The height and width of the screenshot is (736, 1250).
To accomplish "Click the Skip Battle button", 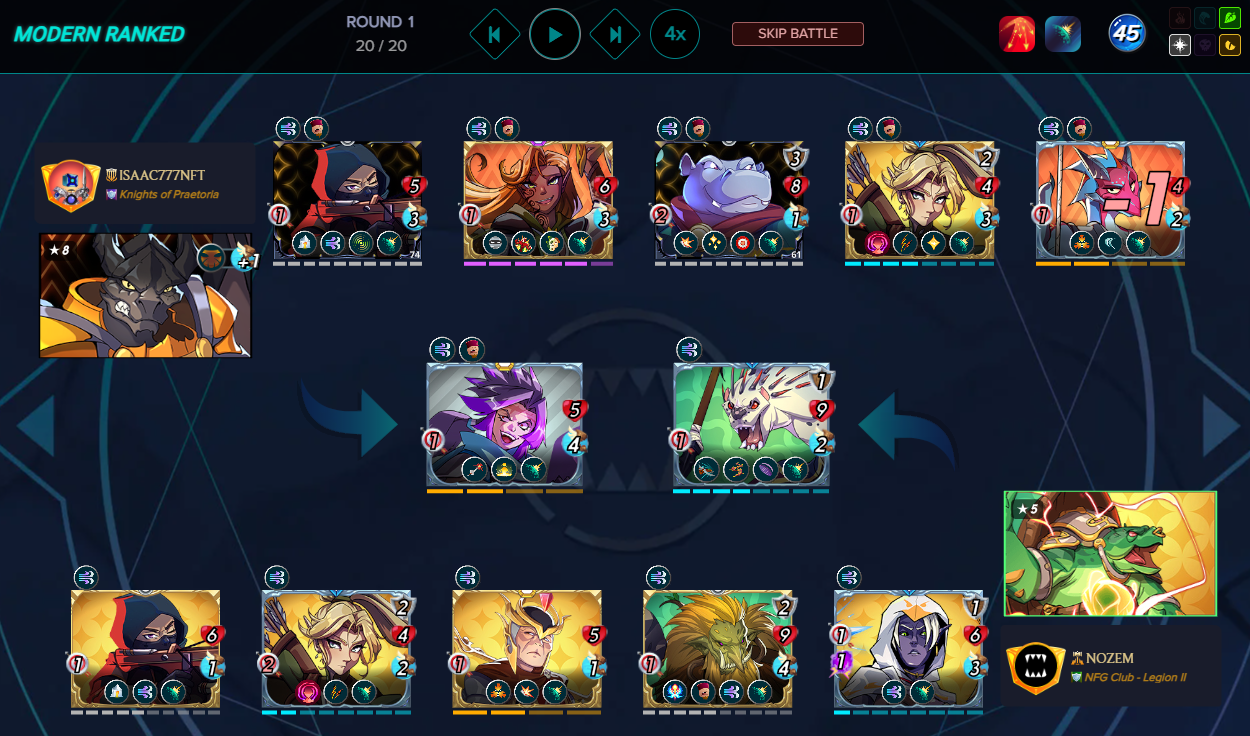I will 797,34.
